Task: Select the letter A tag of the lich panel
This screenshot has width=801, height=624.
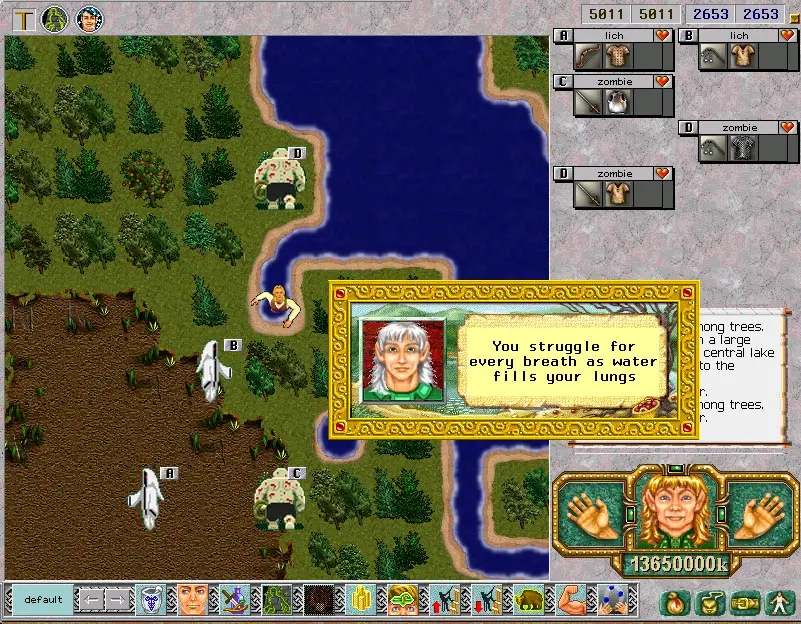Action: coord(563,36)
